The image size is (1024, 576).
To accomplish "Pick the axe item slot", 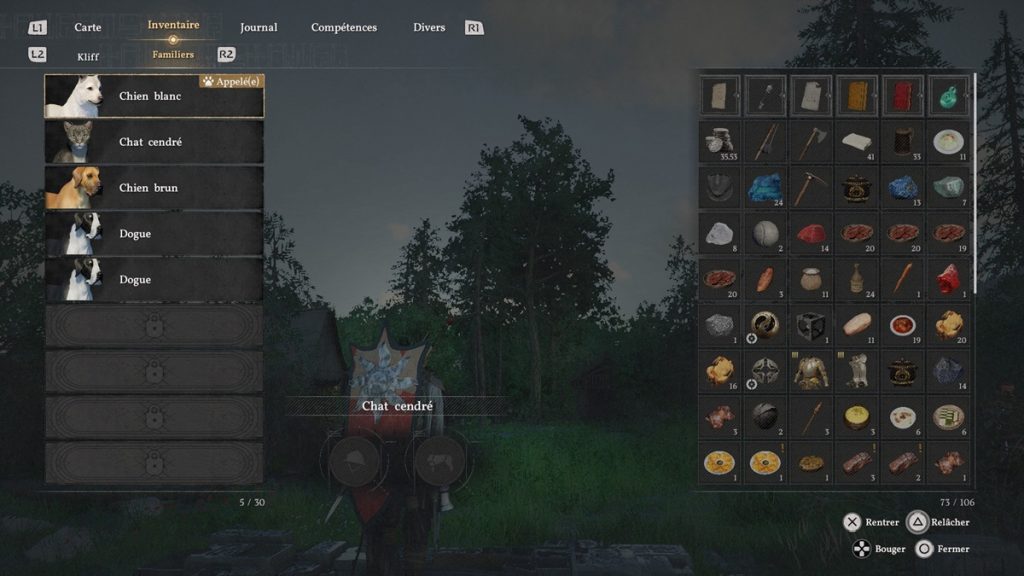I will pos(810,142).
